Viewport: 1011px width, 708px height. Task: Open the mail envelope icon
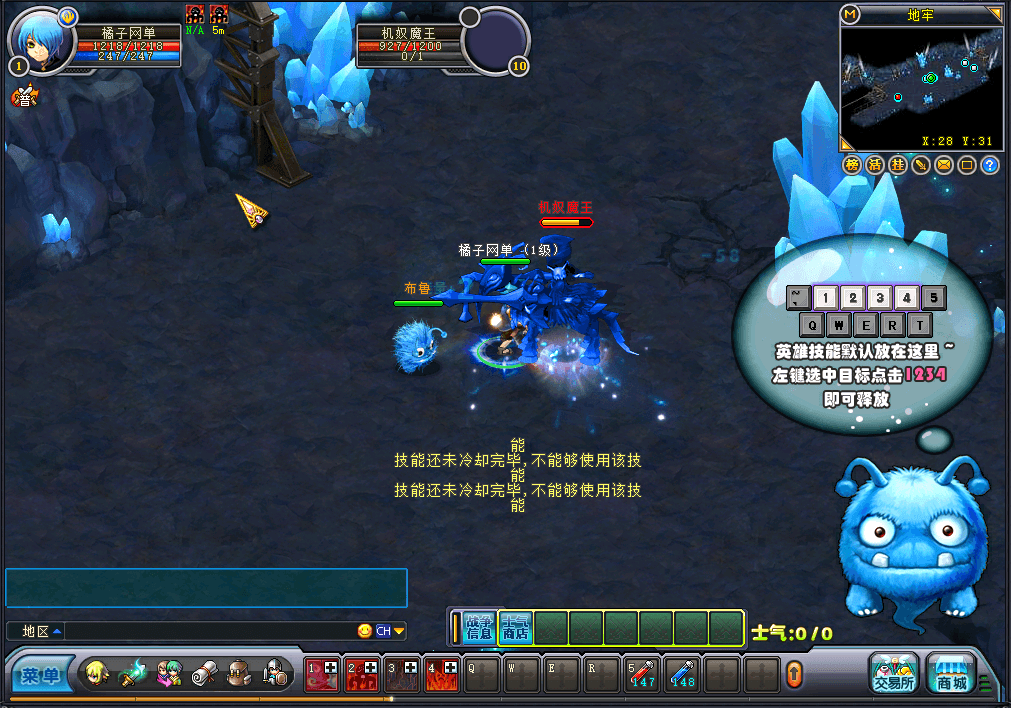click(x=944, y=165)
